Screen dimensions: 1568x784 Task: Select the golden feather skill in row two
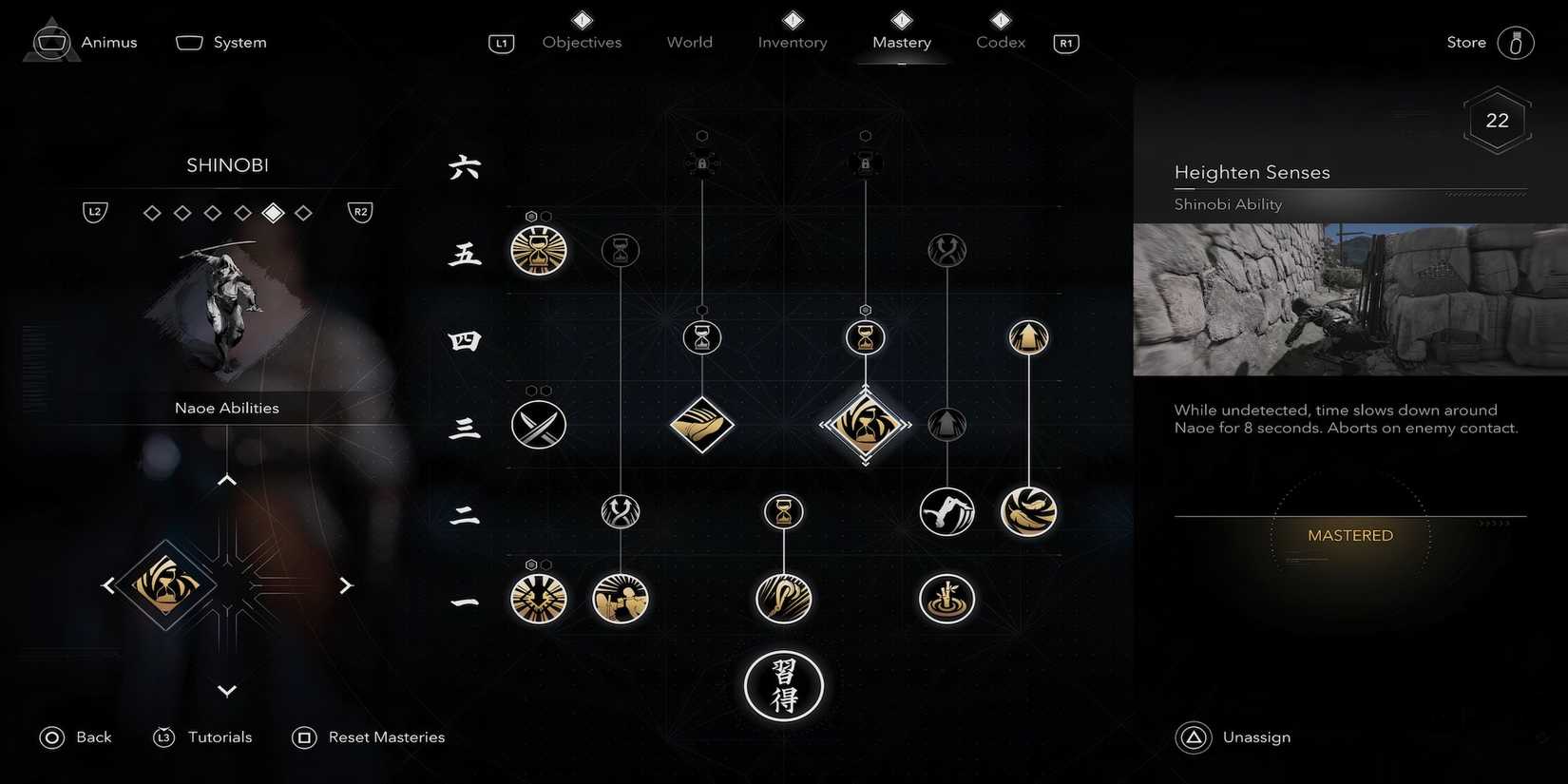(1028, 511)
